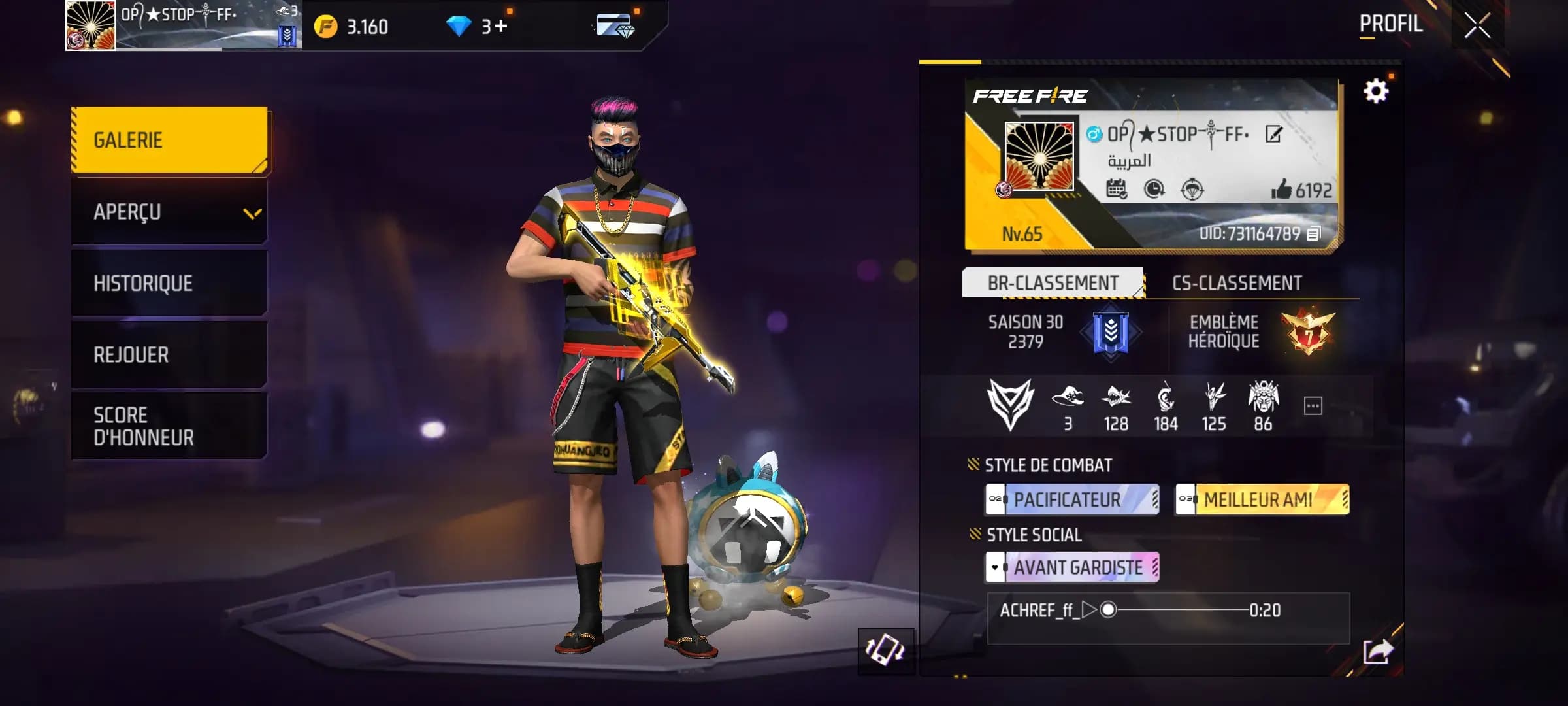
Task: Open the Galerie menu entry
Action: tap(169, 140)
